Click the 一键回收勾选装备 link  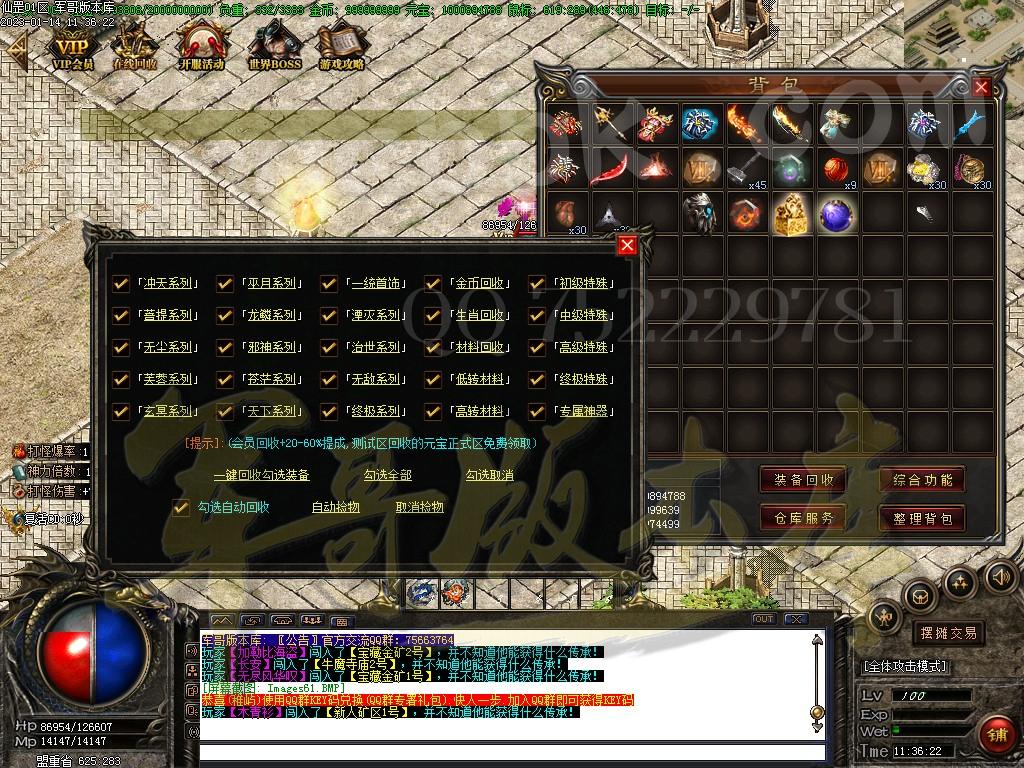[262, 476]
